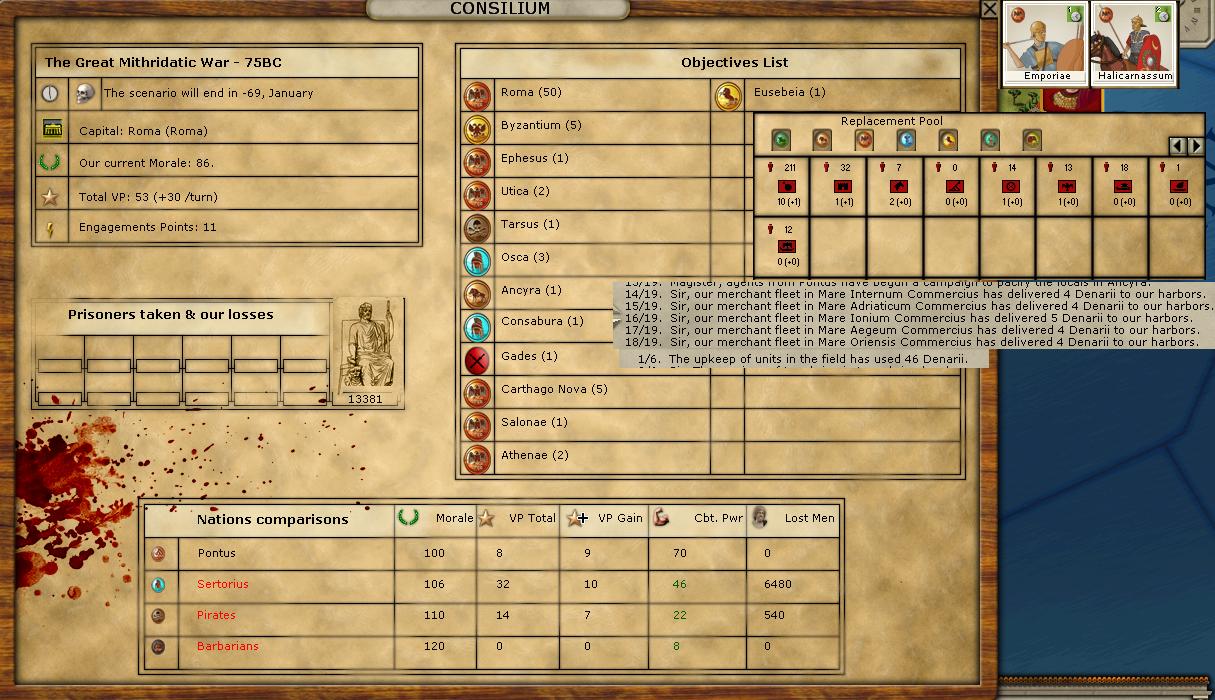
Task: Go to previous replacement pool page
Action: 1178,146
